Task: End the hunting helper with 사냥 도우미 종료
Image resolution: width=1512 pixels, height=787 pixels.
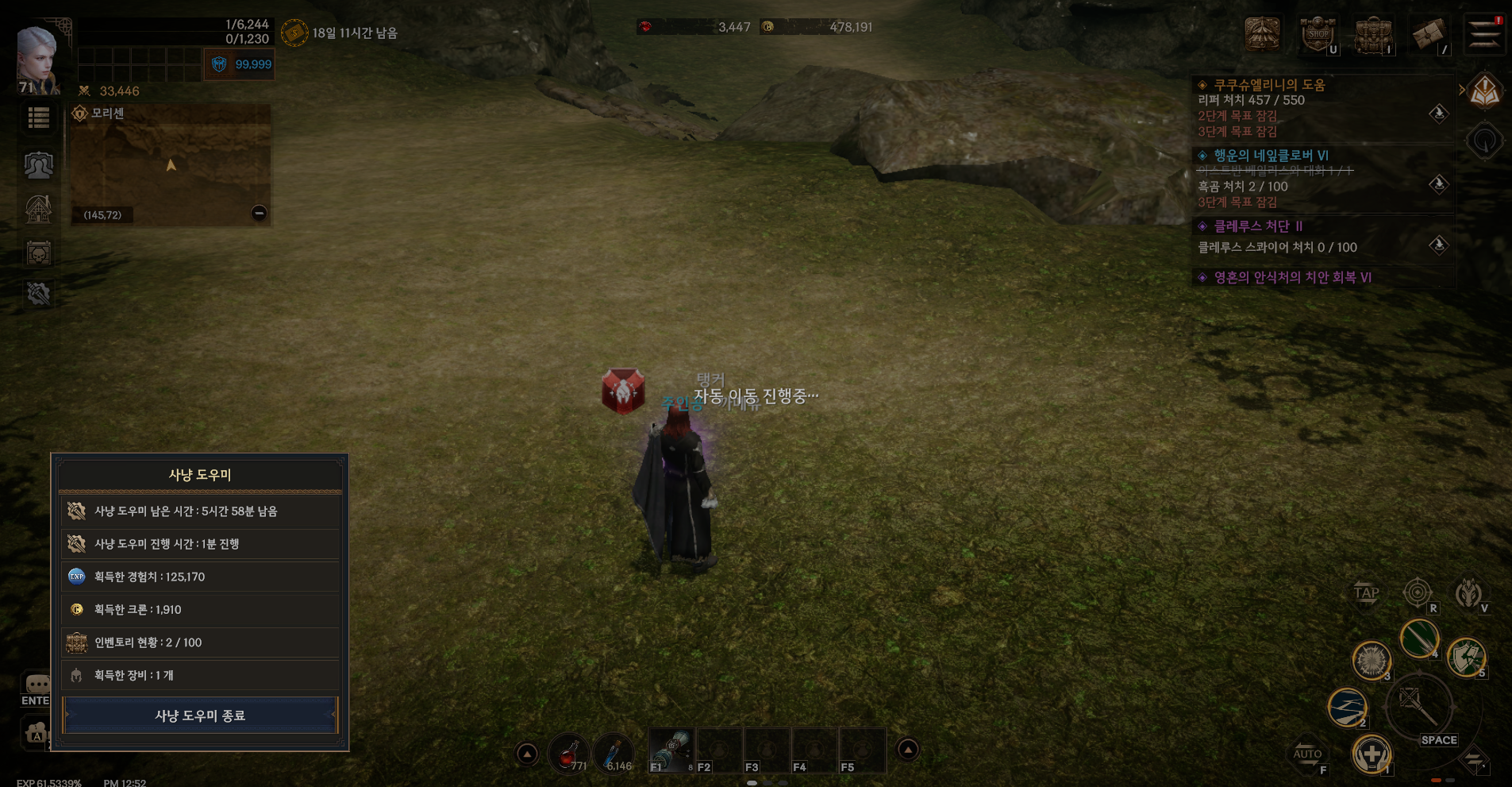Action: (200, 716)
